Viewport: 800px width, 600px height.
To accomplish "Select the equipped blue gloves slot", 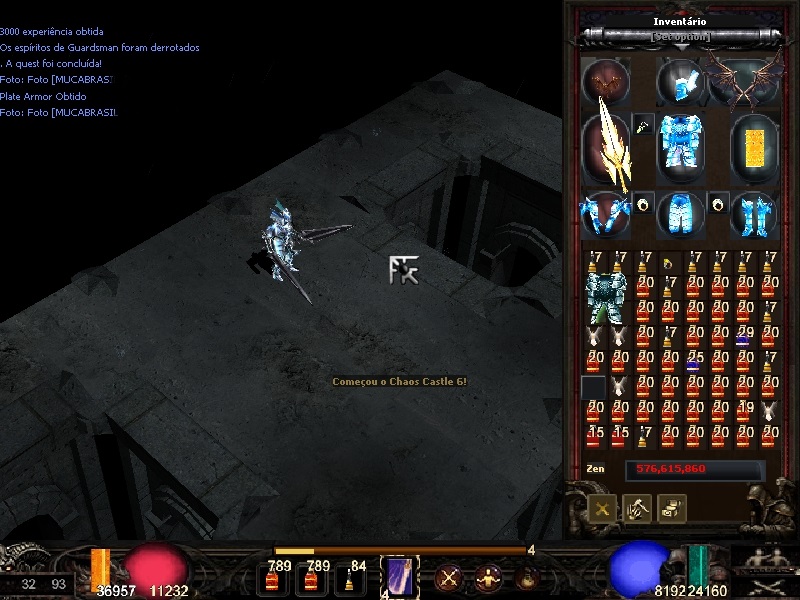I will (606, 214).
